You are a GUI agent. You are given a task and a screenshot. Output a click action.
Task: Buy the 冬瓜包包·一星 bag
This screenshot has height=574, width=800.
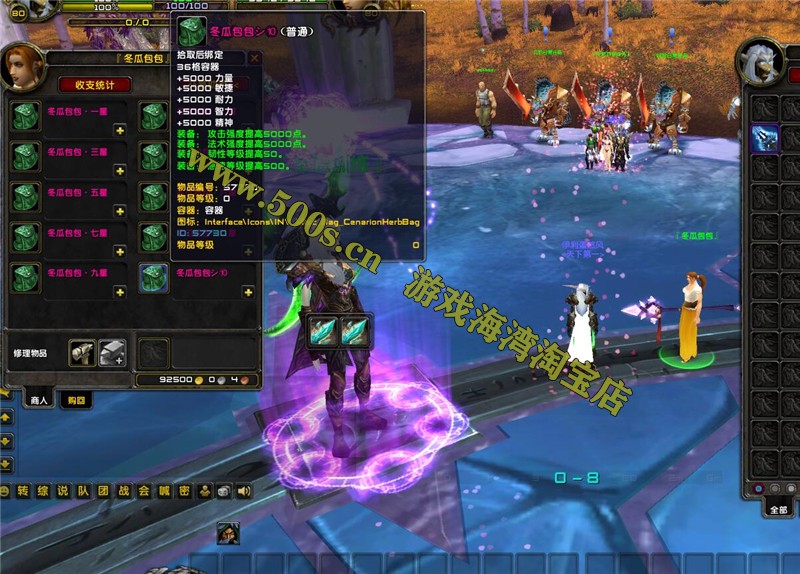tap(26, 116)
